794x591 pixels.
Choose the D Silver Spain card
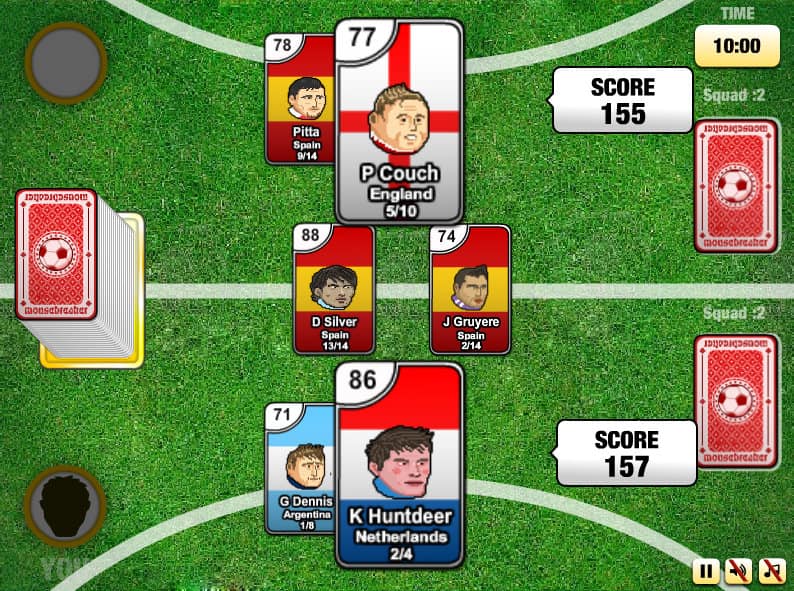pyautogui.click(x=334, y=289)
